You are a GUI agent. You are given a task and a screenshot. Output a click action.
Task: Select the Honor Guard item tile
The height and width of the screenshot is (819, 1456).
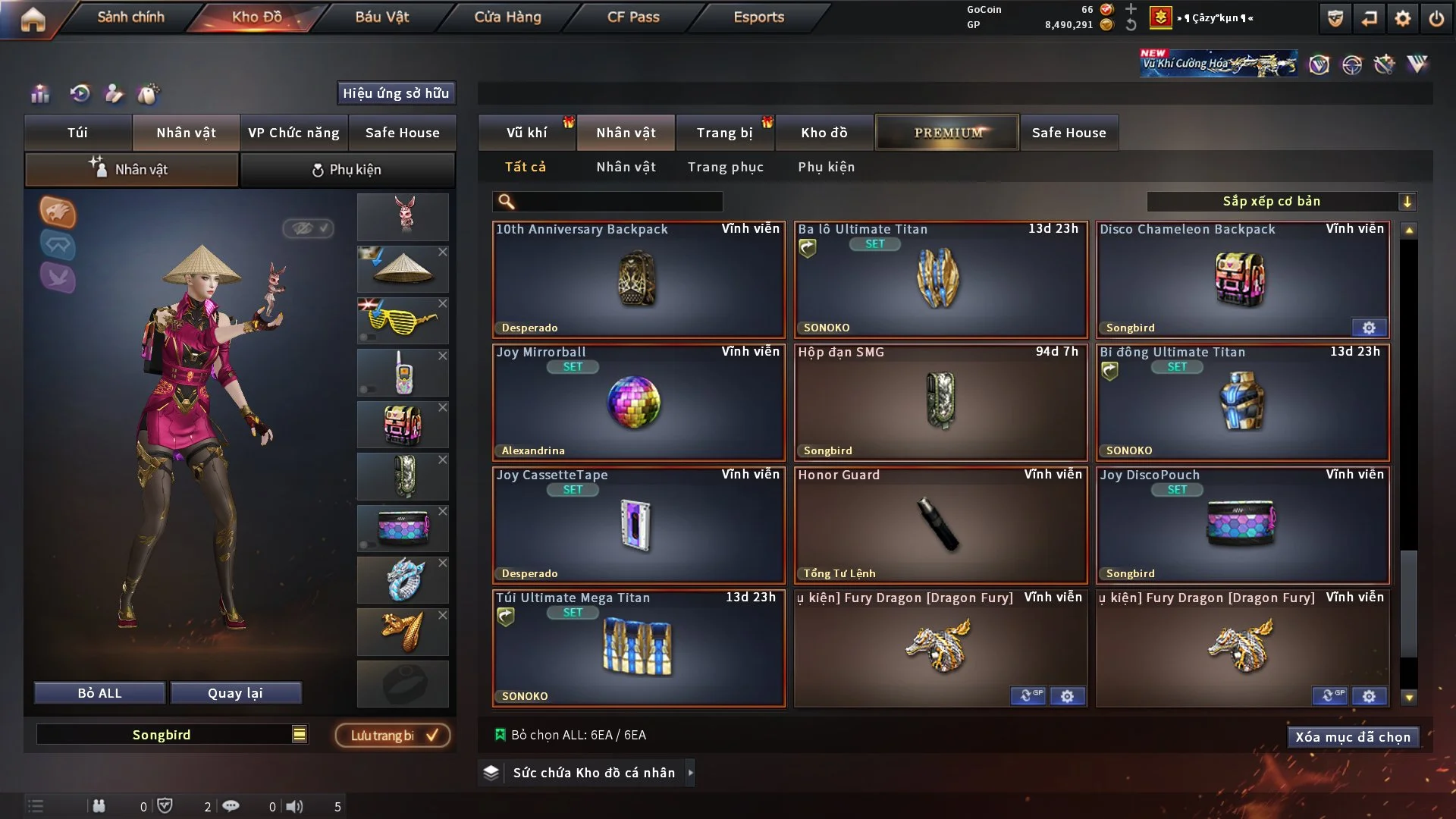[x=940, y=526]
